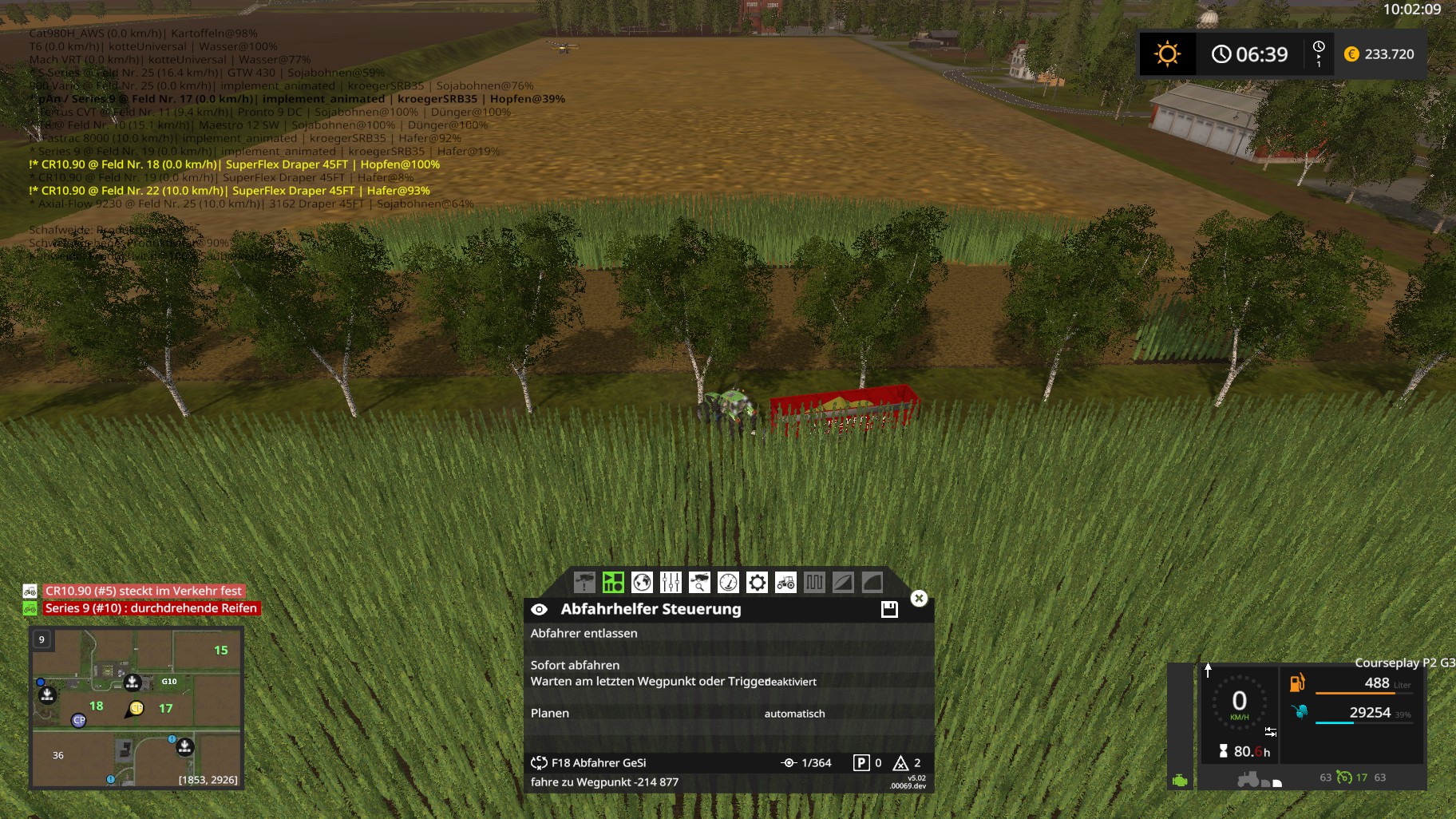The image size is (1456, 819).
Task: Click the save course floppy disk icon
Action: (x=888, y=609)
